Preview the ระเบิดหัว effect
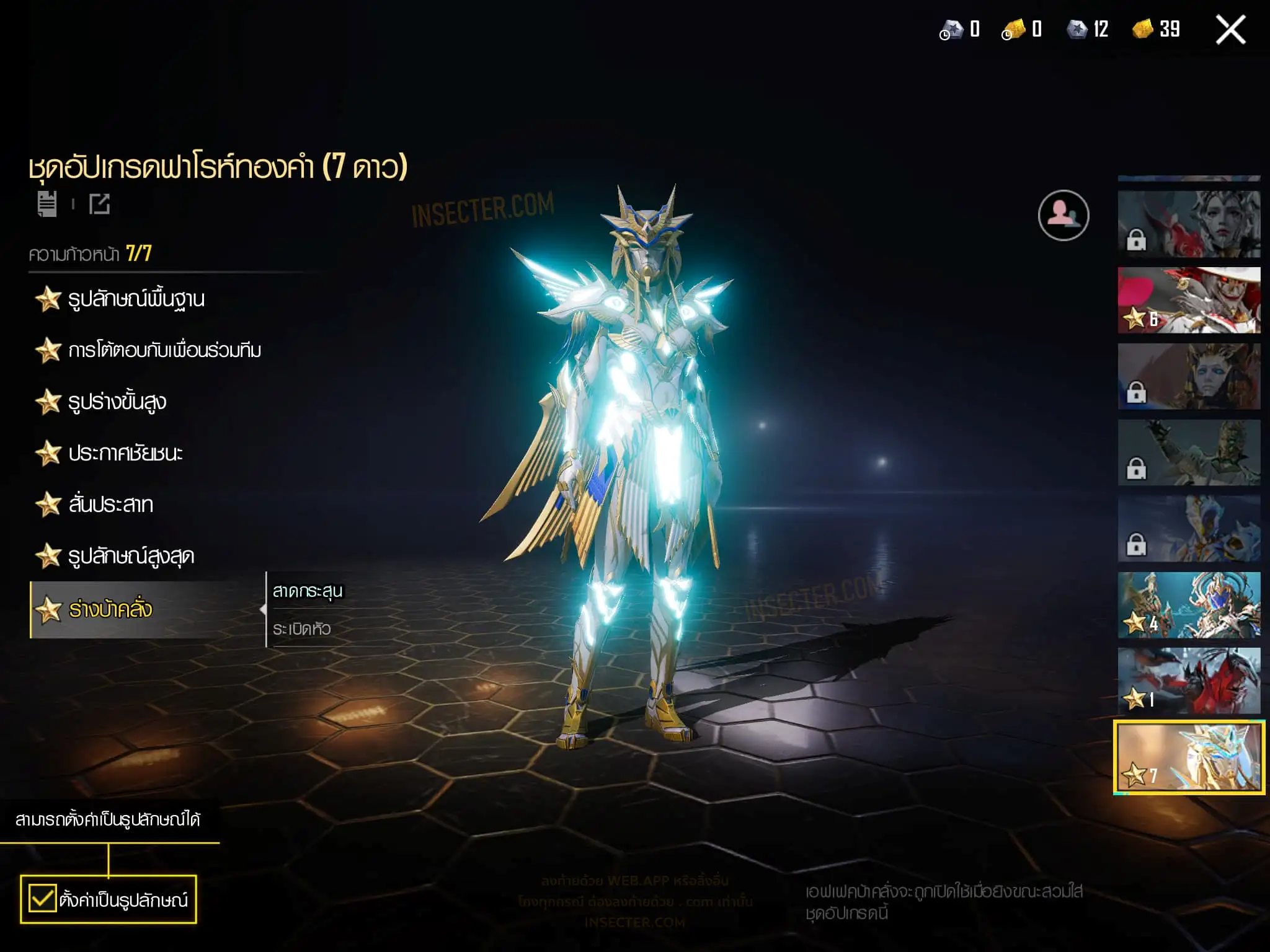Image resolution: width=1270 pixels, height=952 pixels. click(x=302, y=629)
